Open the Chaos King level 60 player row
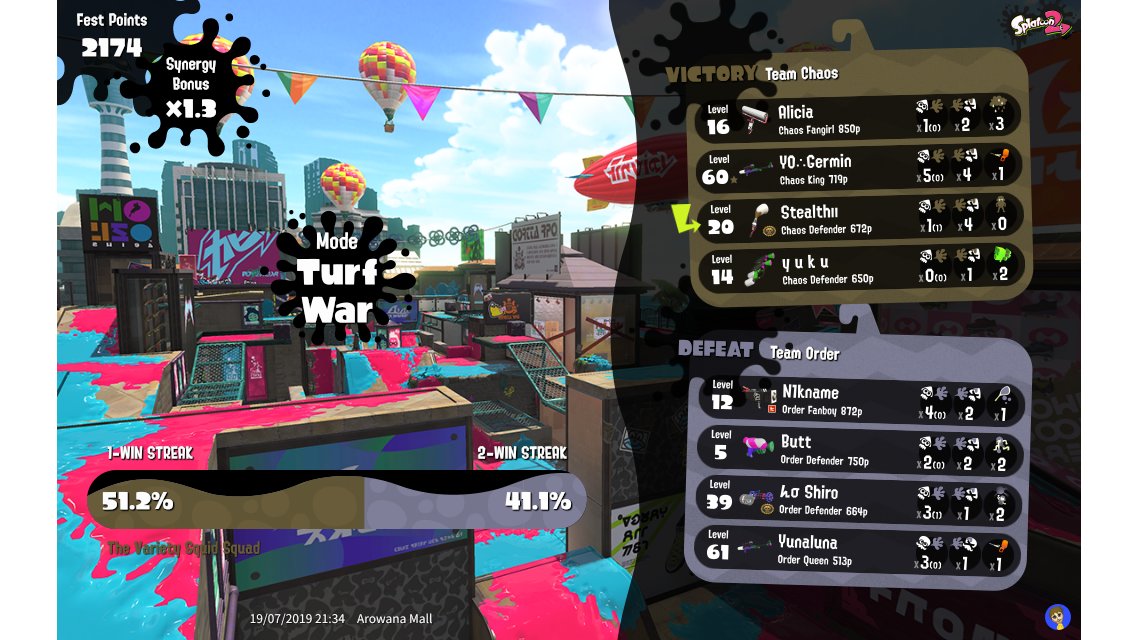This screenshot has width=1138, height=640. pyautogui.click(x=858, y=169)
